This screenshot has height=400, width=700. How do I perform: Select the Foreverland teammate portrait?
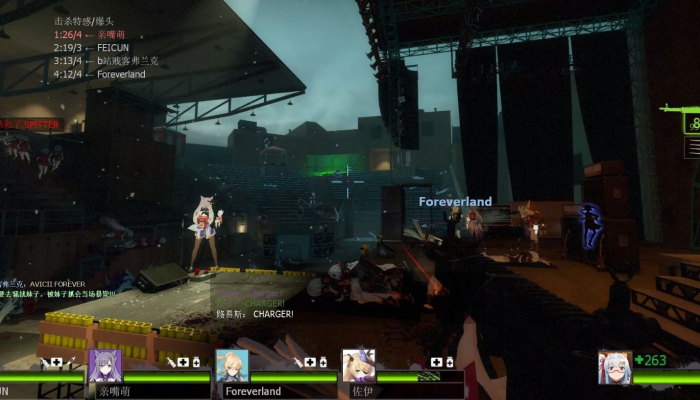[232, 365]
